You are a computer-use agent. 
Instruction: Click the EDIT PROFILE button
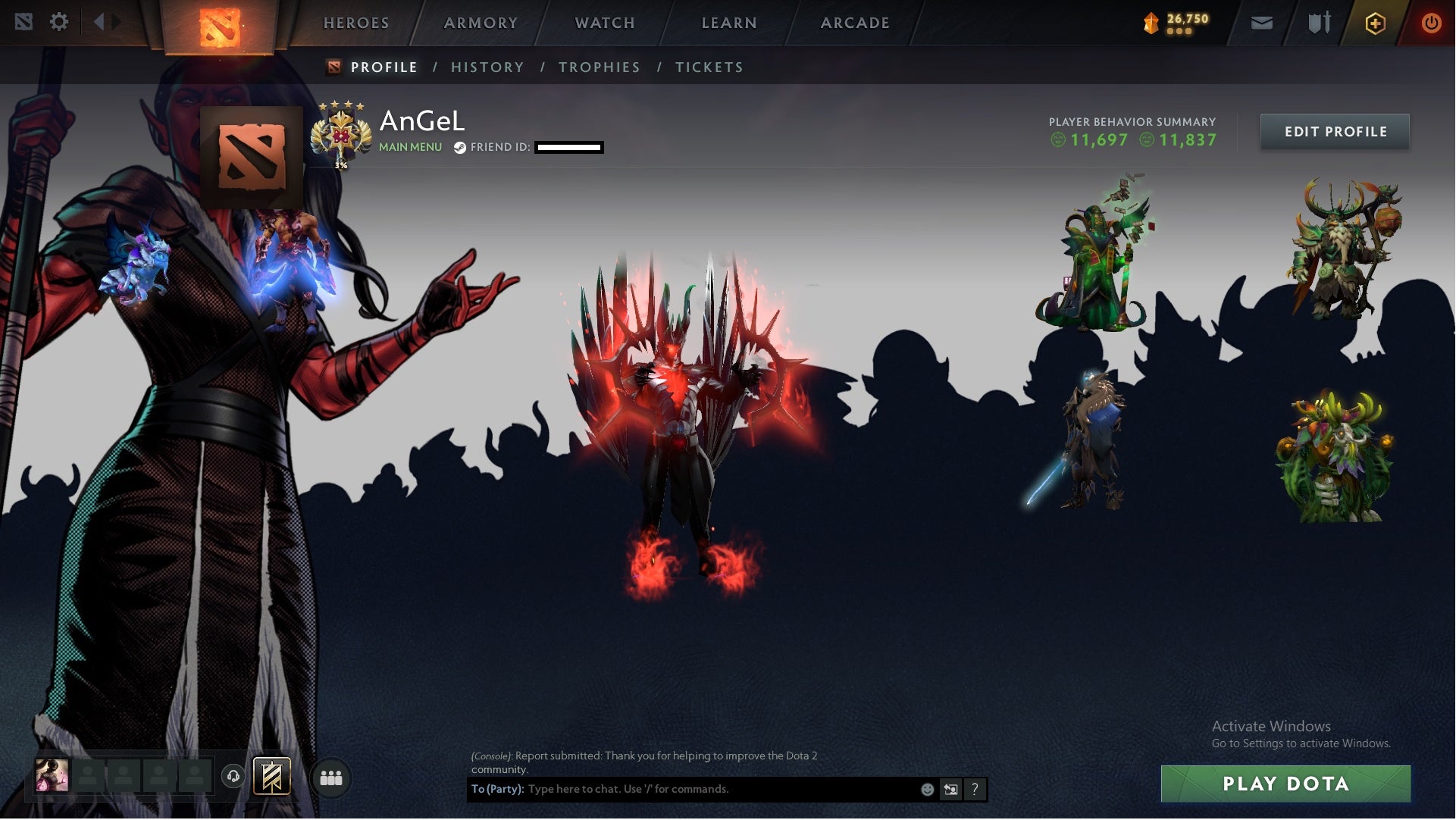tap(1335, 131)
